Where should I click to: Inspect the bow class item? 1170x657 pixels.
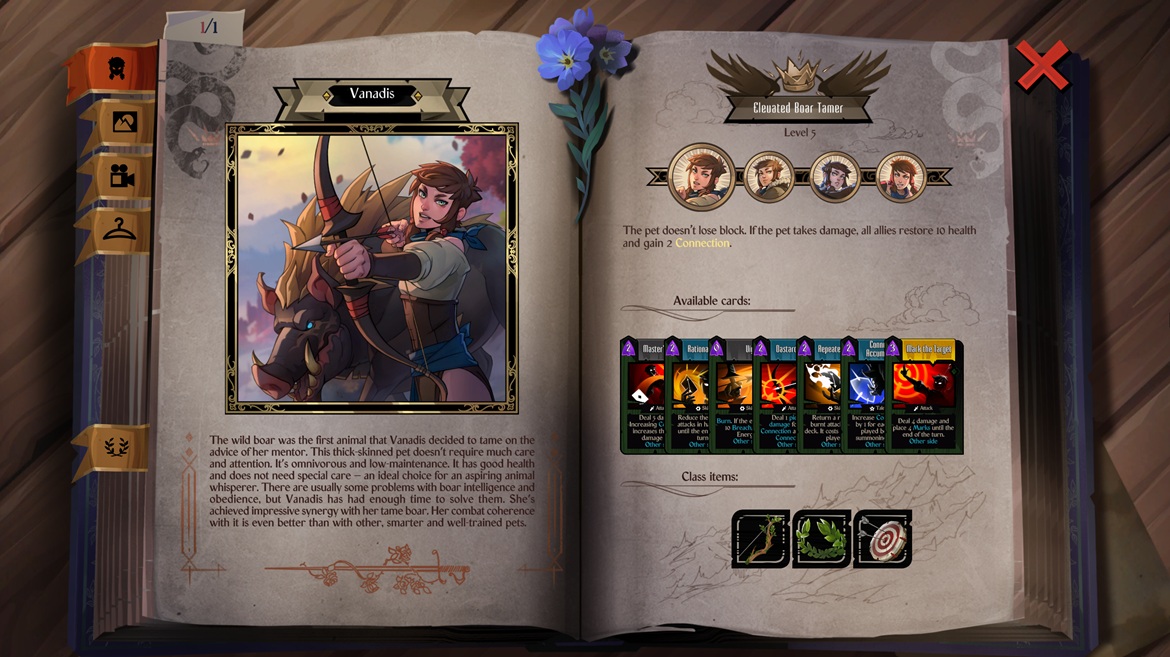click(760, 539)
